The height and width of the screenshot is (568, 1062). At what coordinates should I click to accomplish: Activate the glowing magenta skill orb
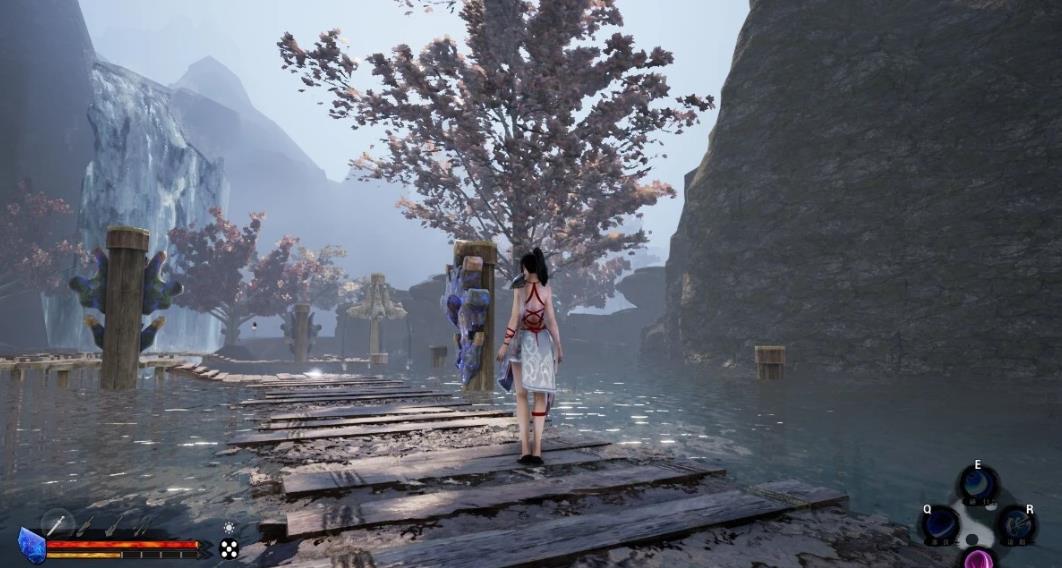pos(978,559)
